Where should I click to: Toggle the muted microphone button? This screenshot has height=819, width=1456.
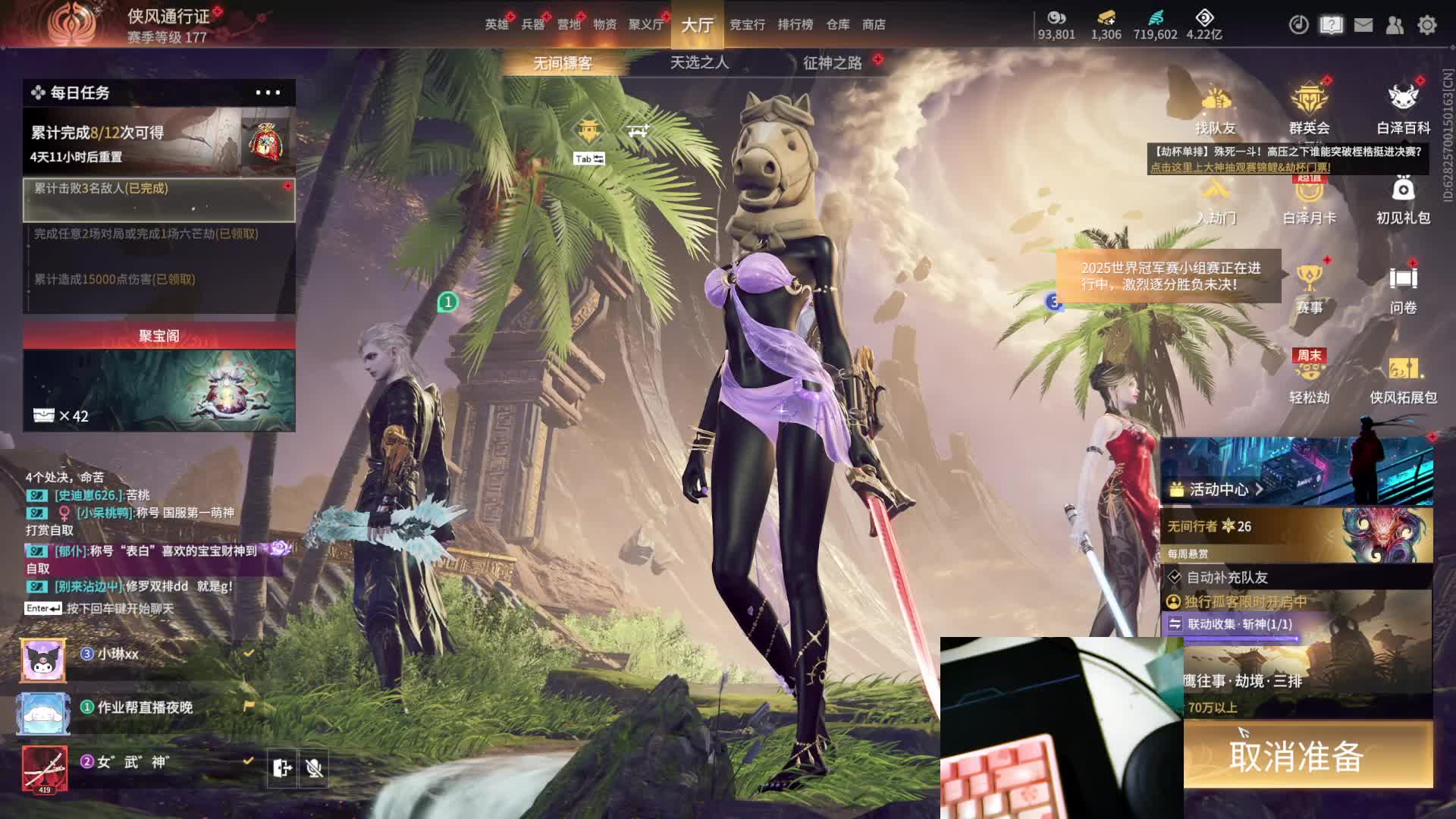click(314, 768)
